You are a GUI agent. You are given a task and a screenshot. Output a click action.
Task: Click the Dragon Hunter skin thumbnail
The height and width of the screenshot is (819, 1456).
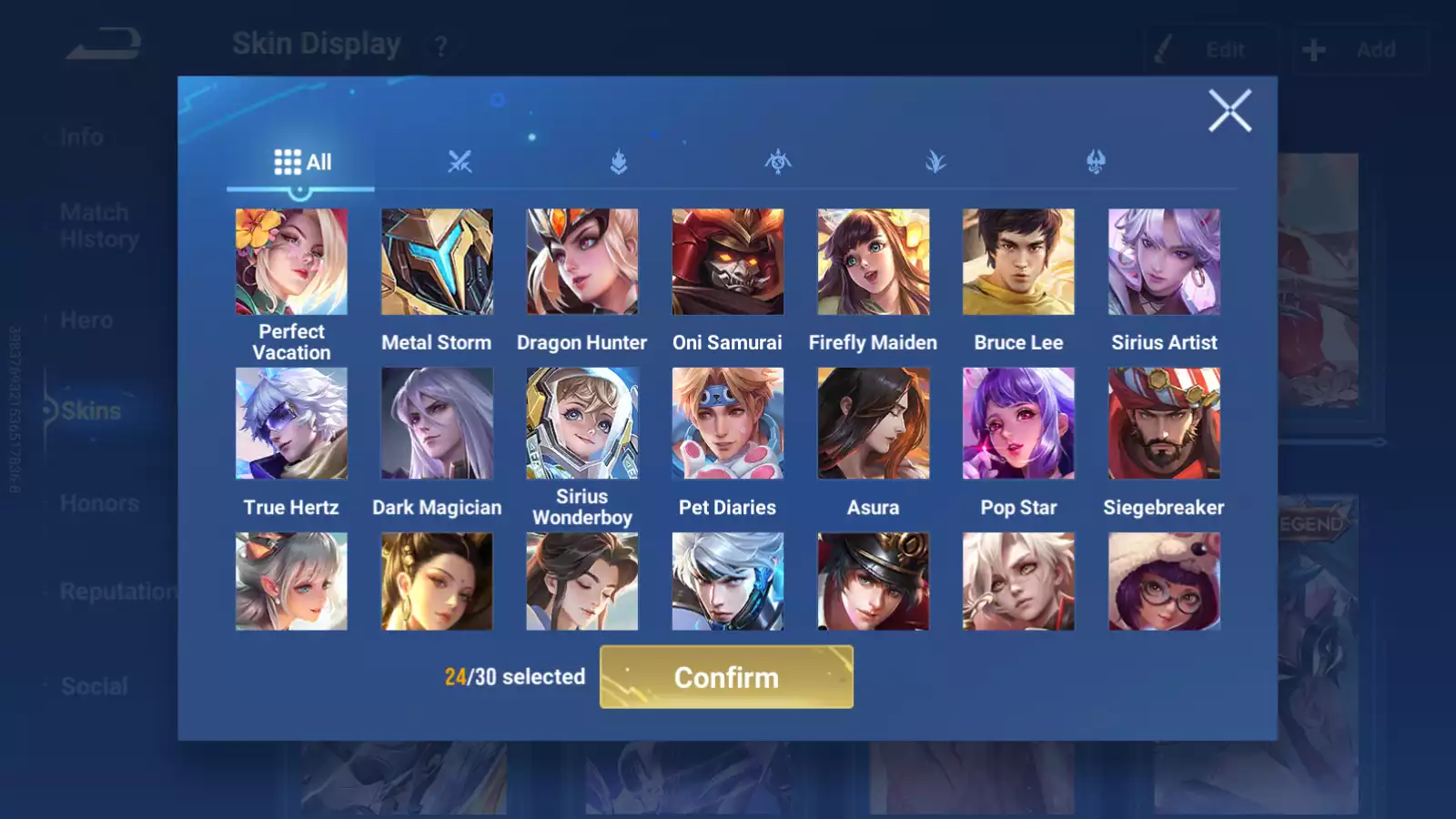(581, 261)
